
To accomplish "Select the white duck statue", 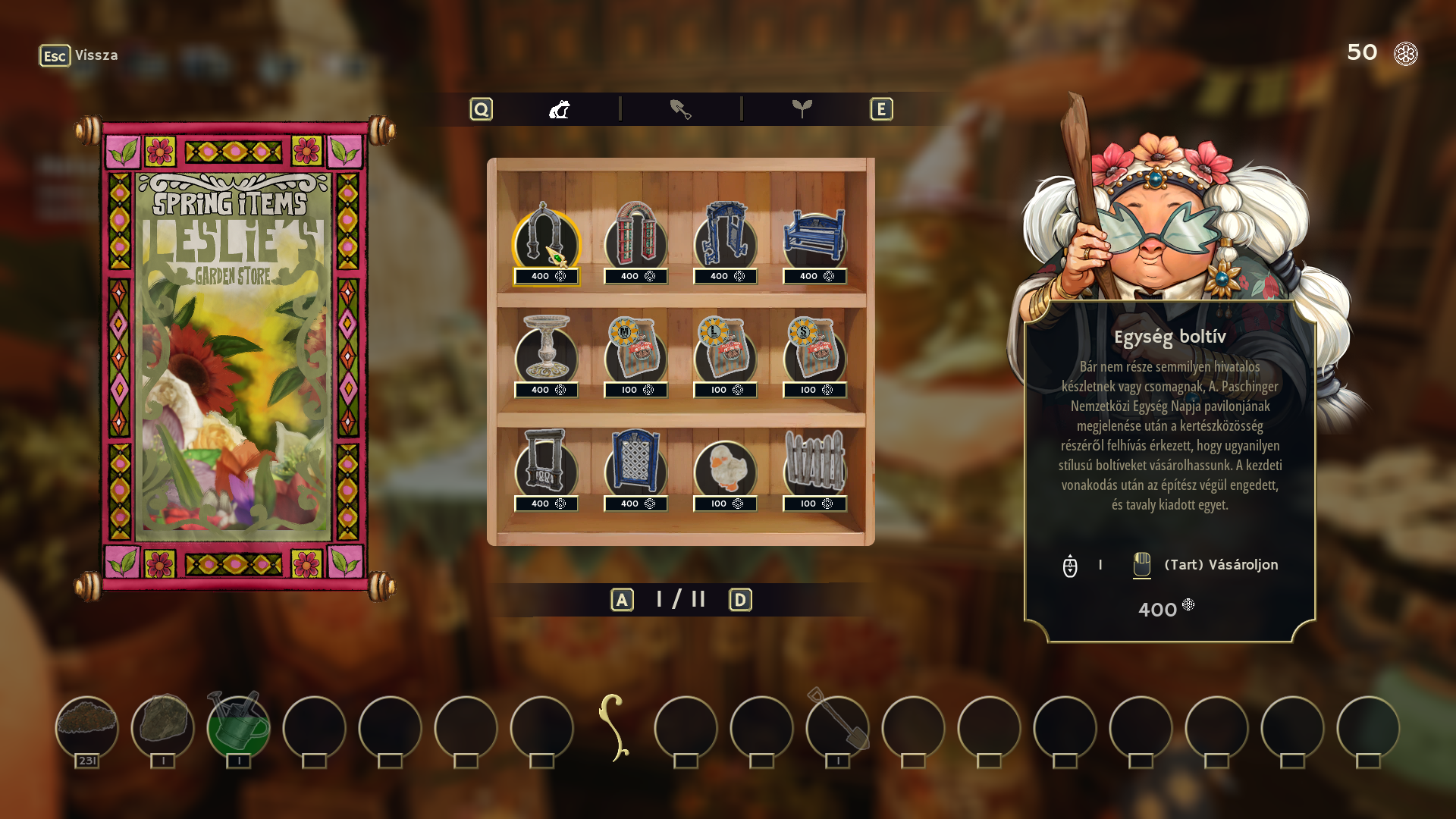I will pyautogui.click(x=725, y=466).
